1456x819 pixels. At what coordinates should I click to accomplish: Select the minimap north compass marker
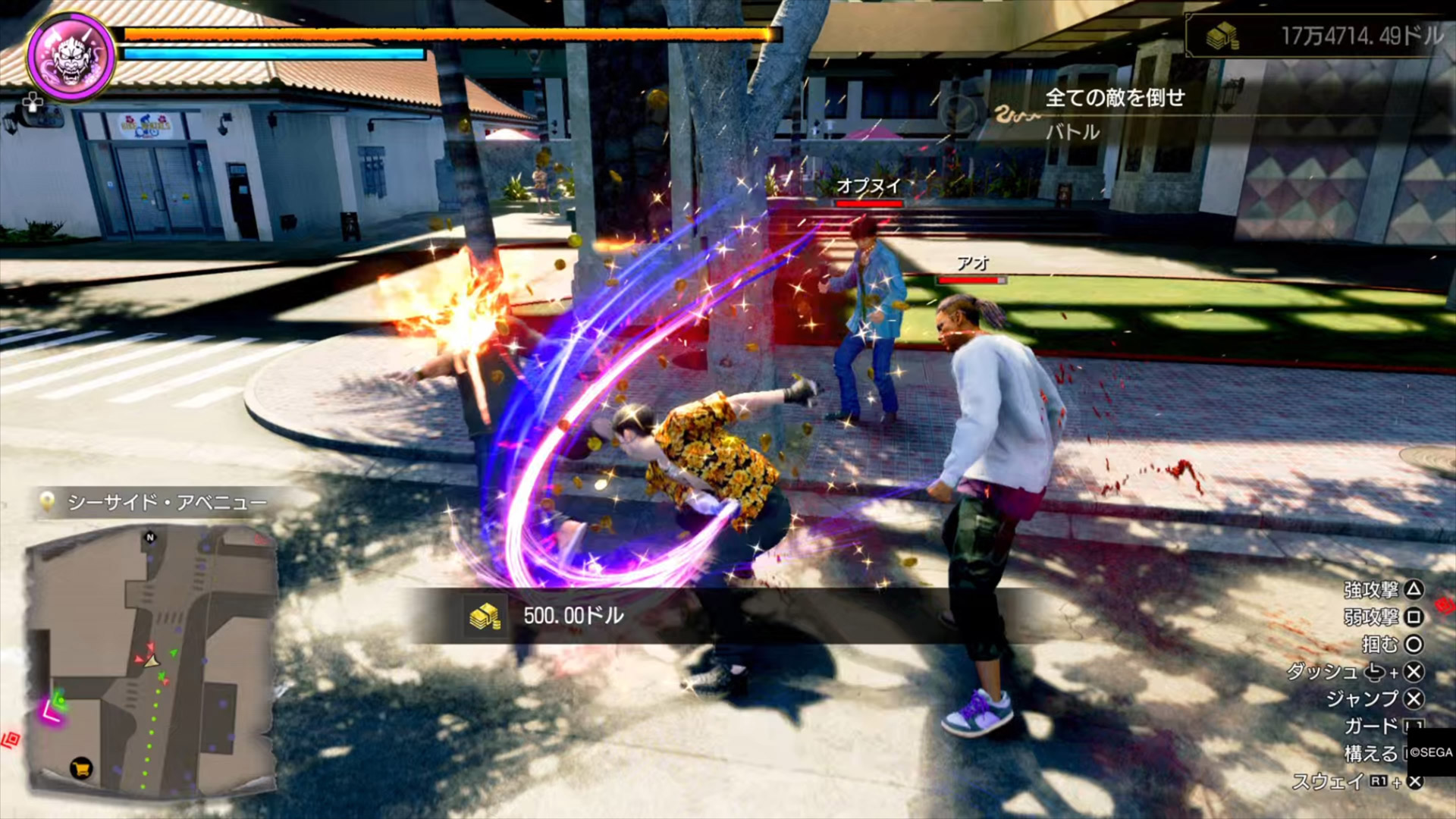pos(150,538)
